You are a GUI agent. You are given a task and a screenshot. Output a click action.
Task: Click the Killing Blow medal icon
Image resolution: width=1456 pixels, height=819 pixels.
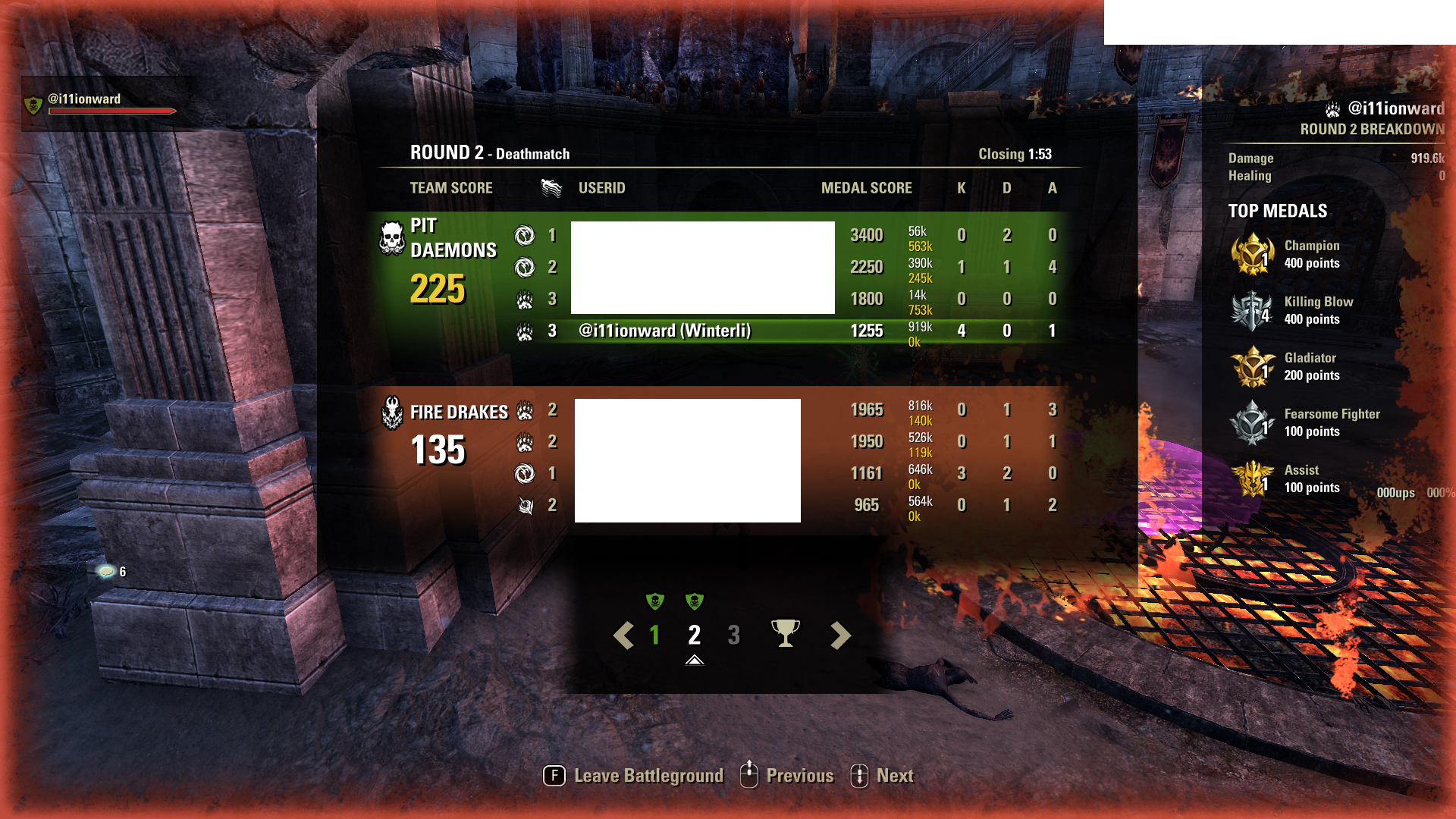pos(1253,310)
